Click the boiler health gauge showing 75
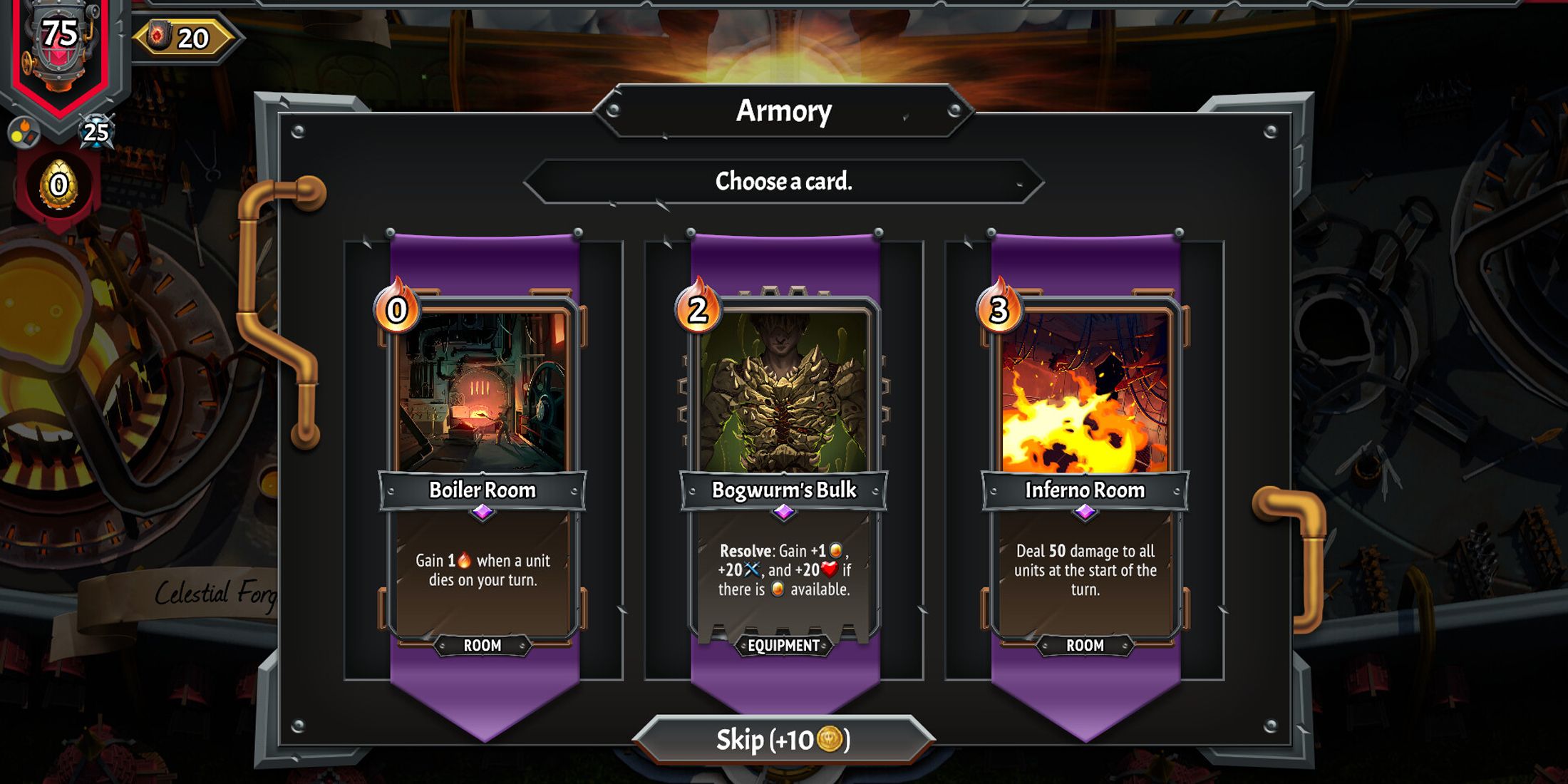The width and height of the screenshot is (1568, 784). 61,32
